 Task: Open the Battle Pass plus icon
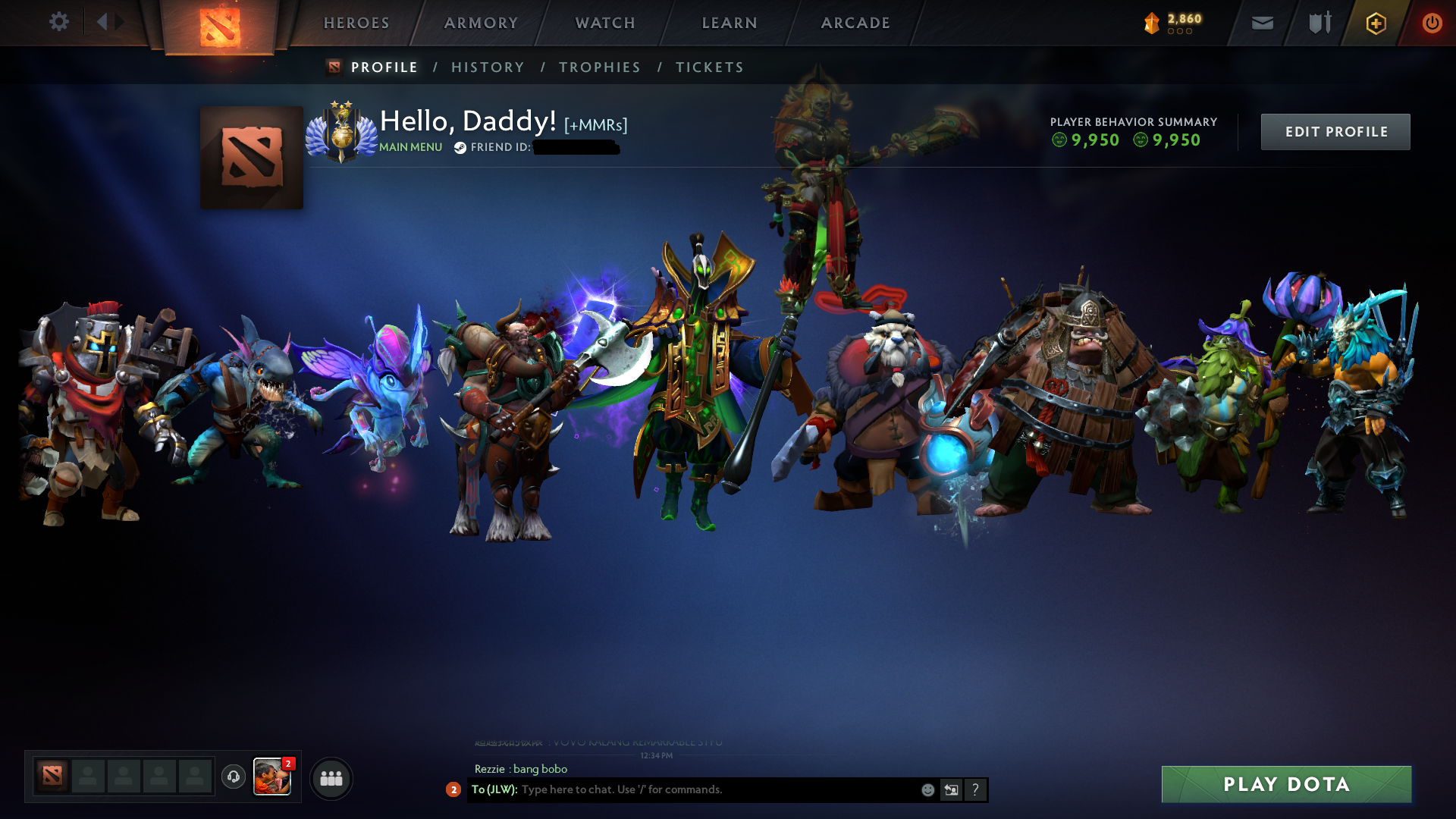tap(1376, 23)
